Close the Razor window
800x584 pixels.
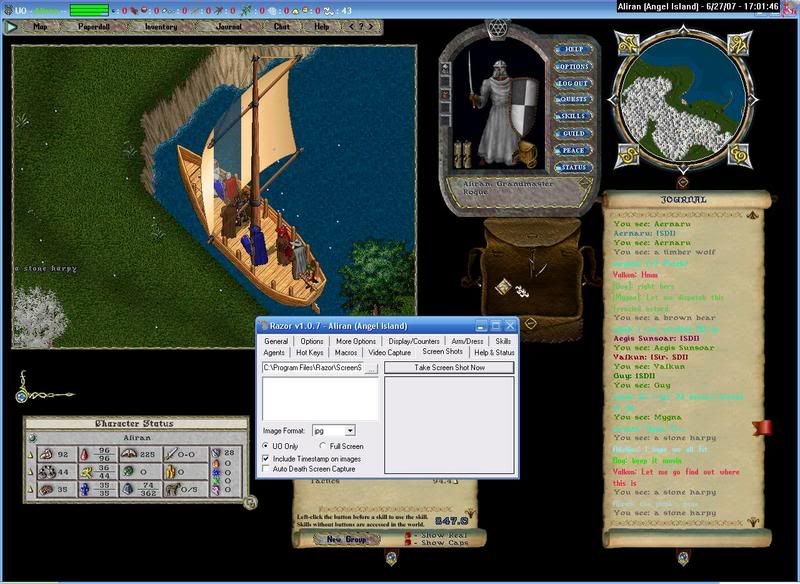click(510, 325)
